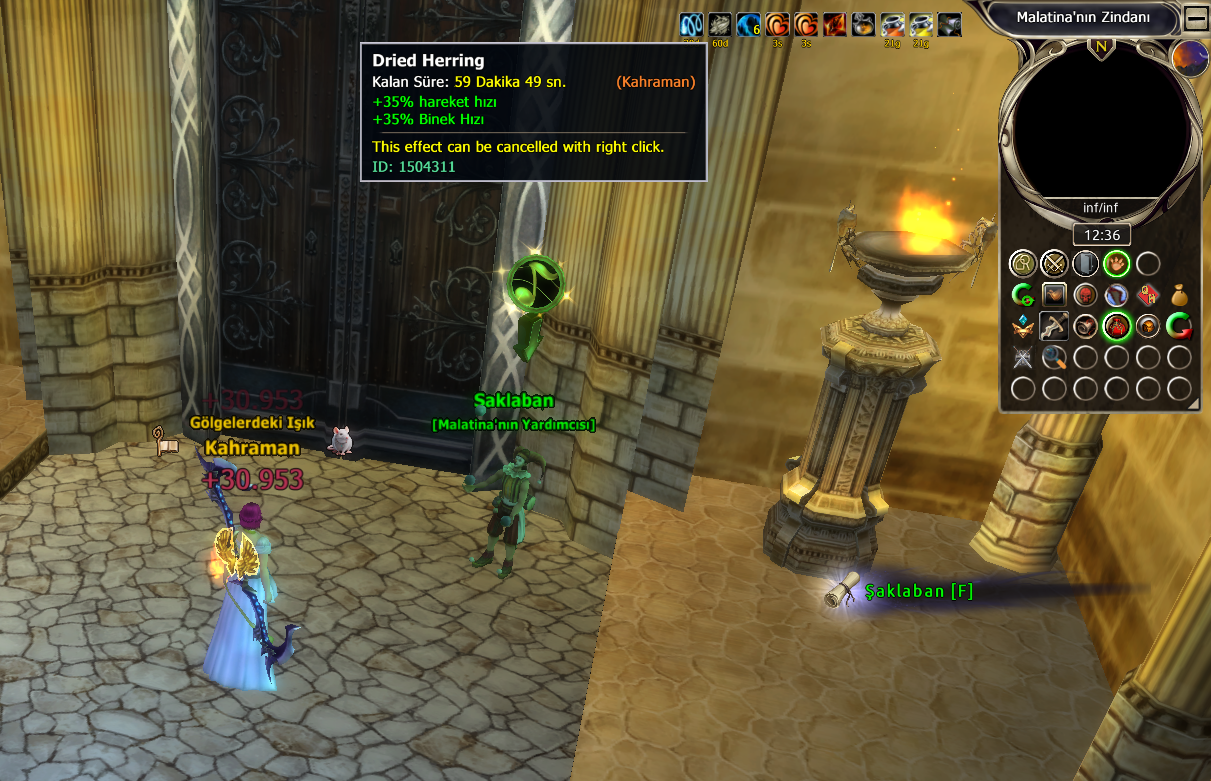Toggle the green-ringed paw icon

[1116, 264]
